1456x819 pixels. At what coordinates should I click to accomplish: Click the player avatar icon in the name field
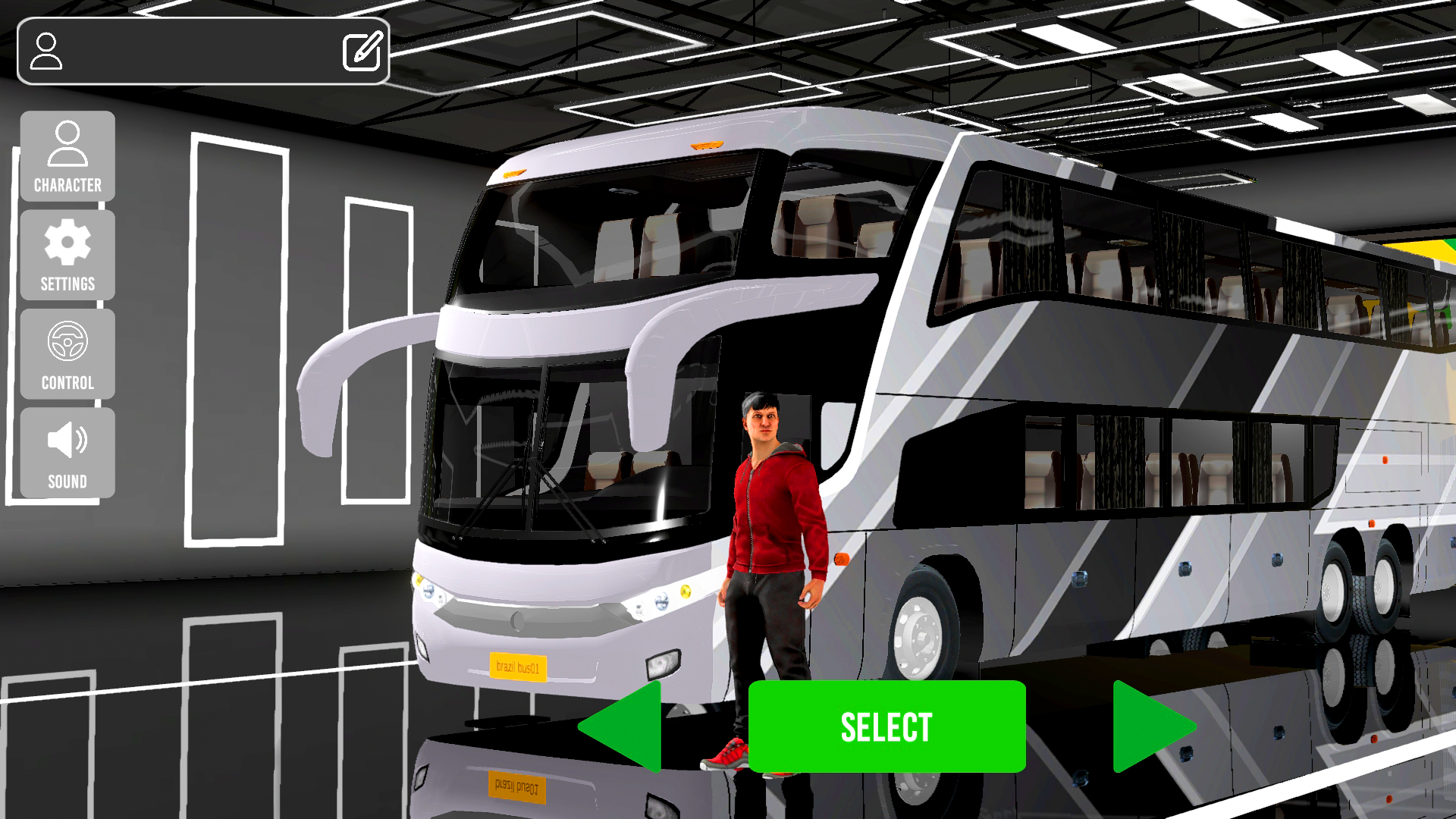tap(47, 50)
